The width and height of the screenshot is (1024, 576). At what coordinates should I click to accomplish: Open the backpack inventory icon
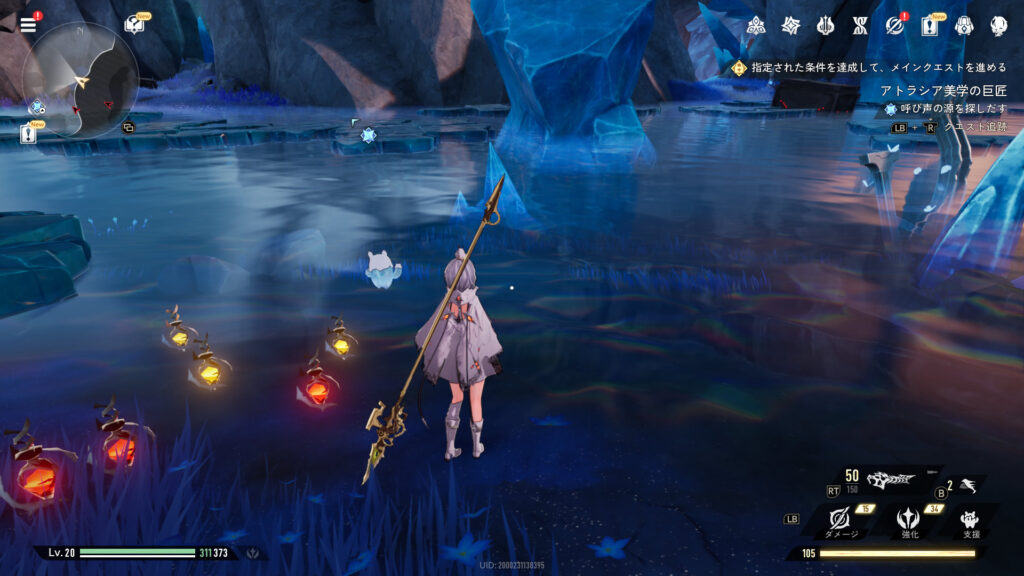[964, 26]
